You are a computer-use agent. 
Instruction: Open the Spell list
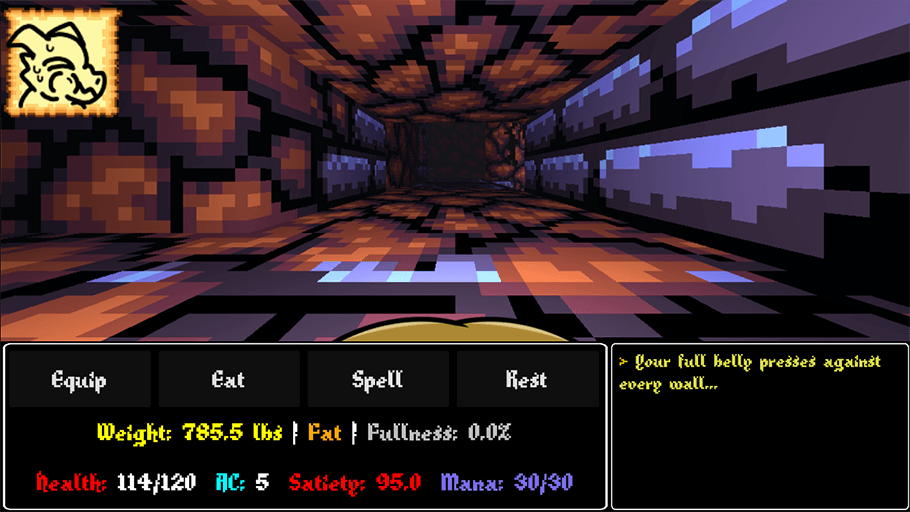(377, 379)
